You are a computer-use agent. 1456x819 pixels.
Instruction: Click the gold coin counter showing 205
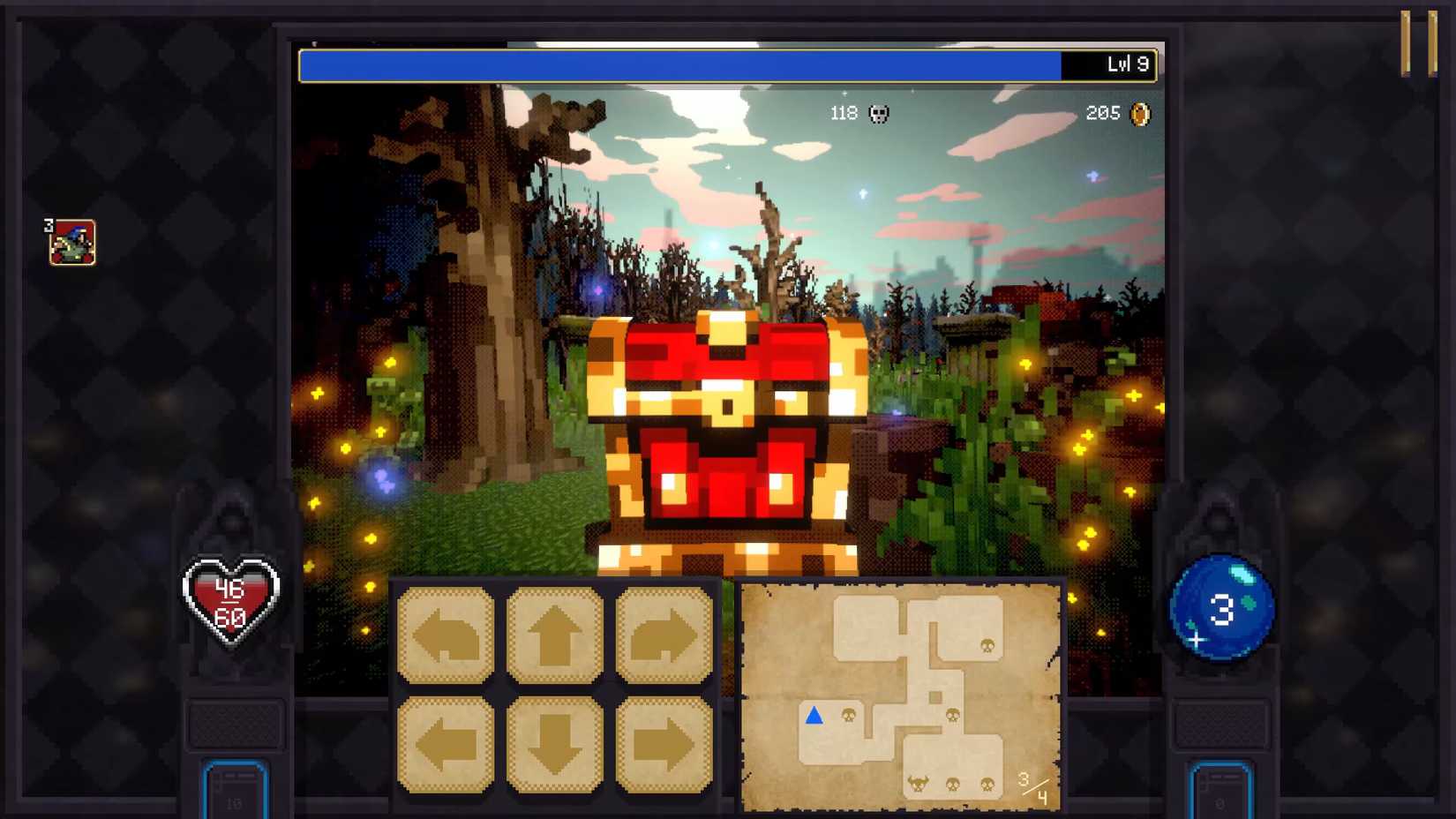pos(1116,113)
